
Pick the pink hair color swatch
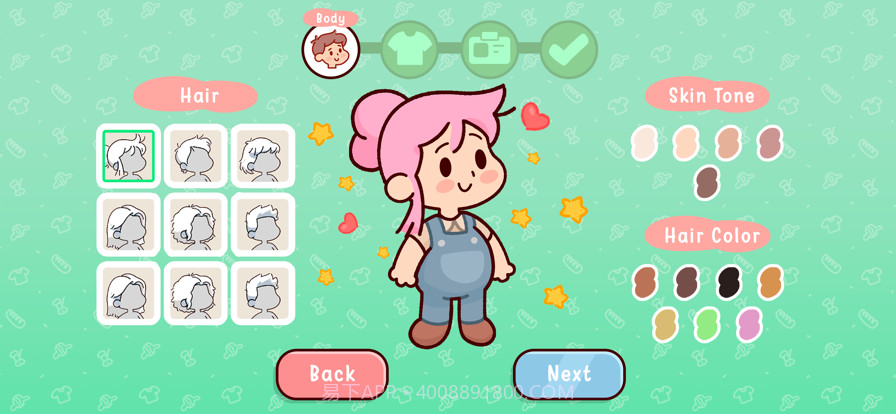point(749,324)
